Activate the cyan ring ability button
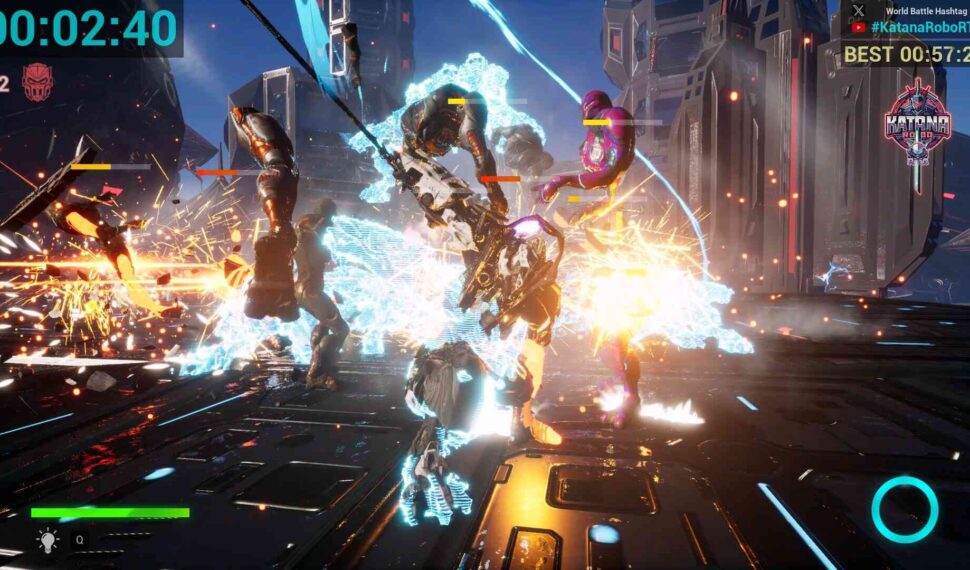The image size is (970, 570). pyautogui.click(x=904, y=510)
